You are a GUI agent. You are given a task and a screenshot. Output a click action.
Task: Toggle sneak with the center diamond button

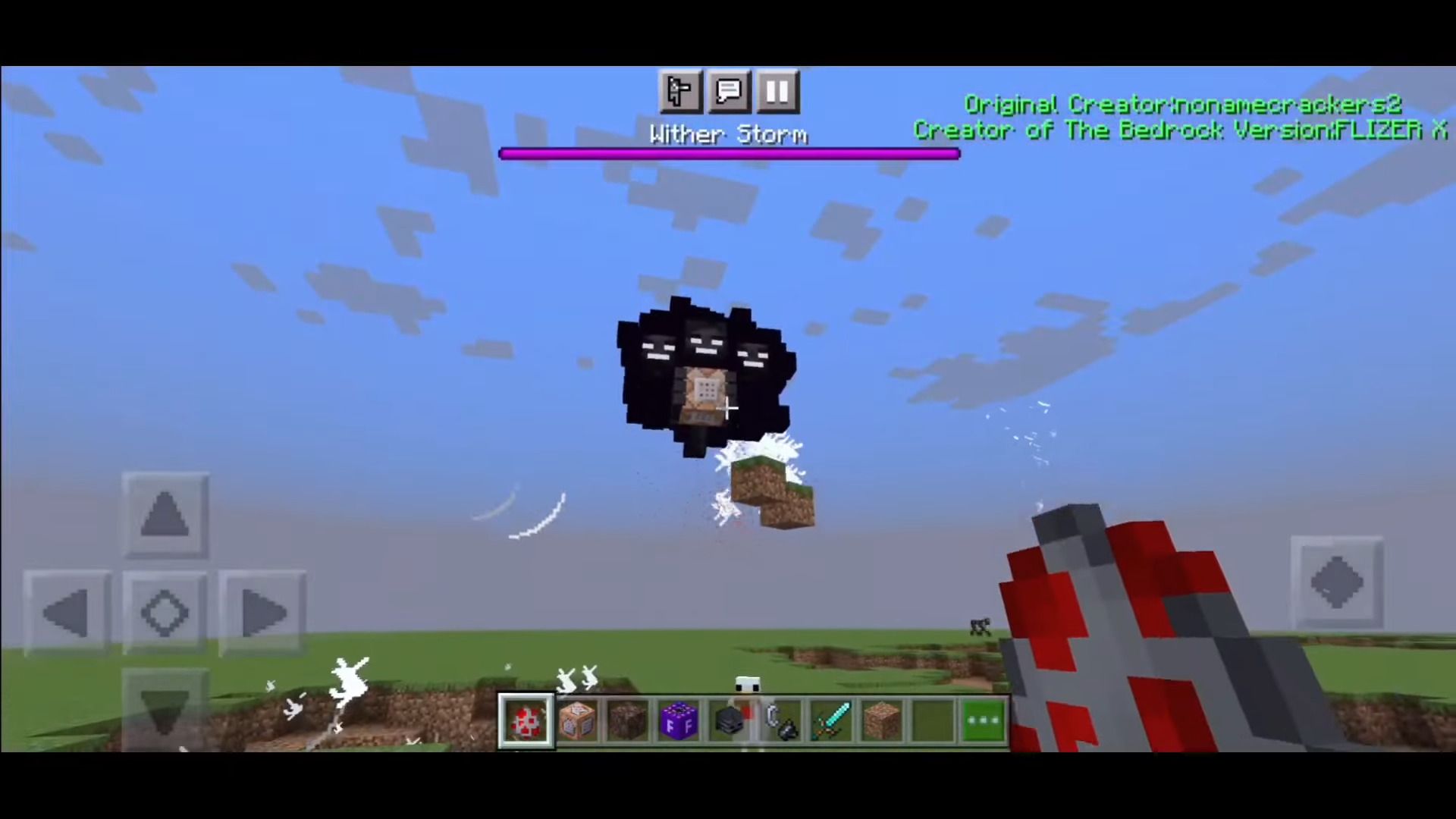165,613
